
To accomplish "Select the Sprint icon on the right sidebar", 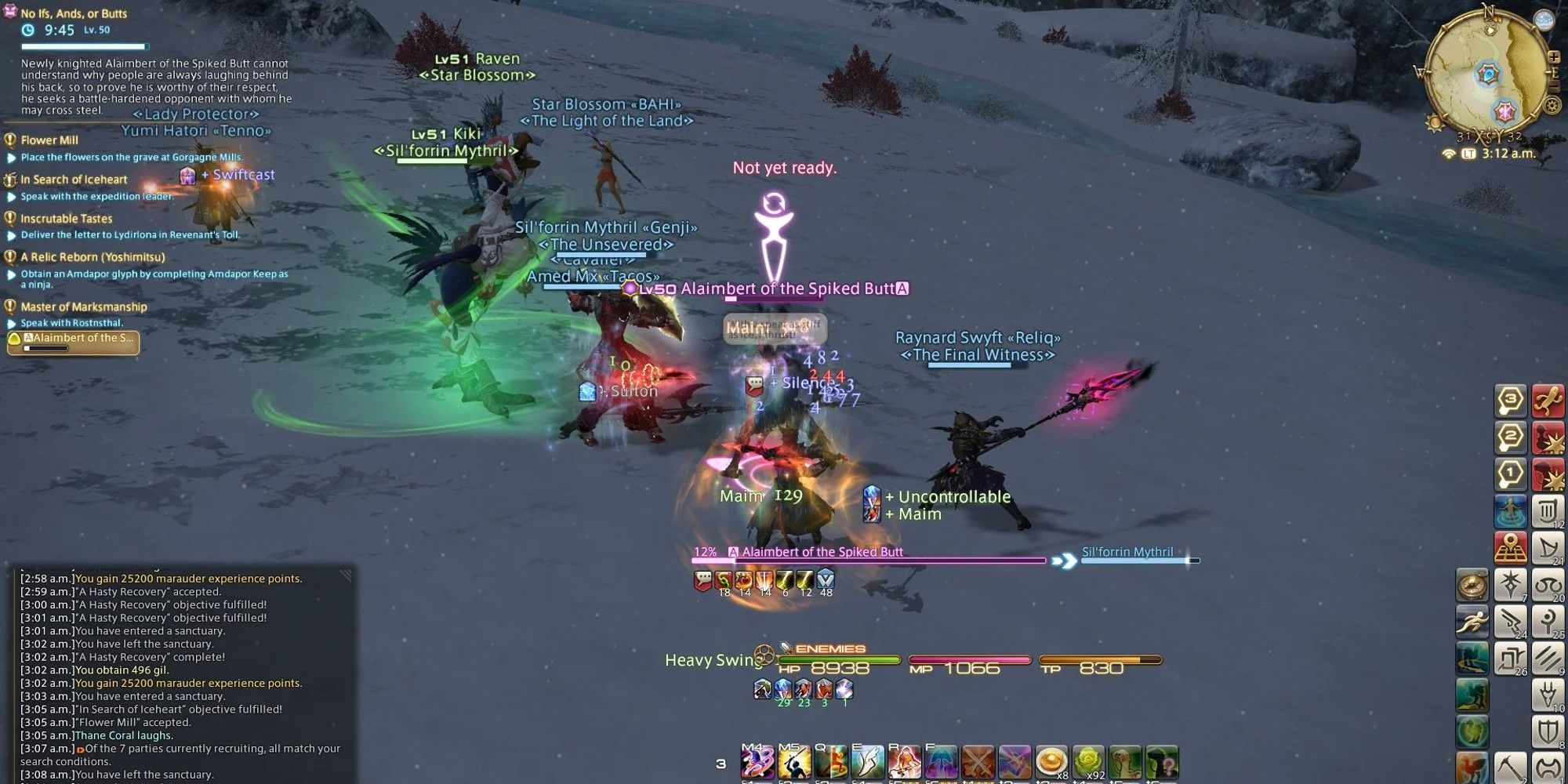I will click(1472, 622).
